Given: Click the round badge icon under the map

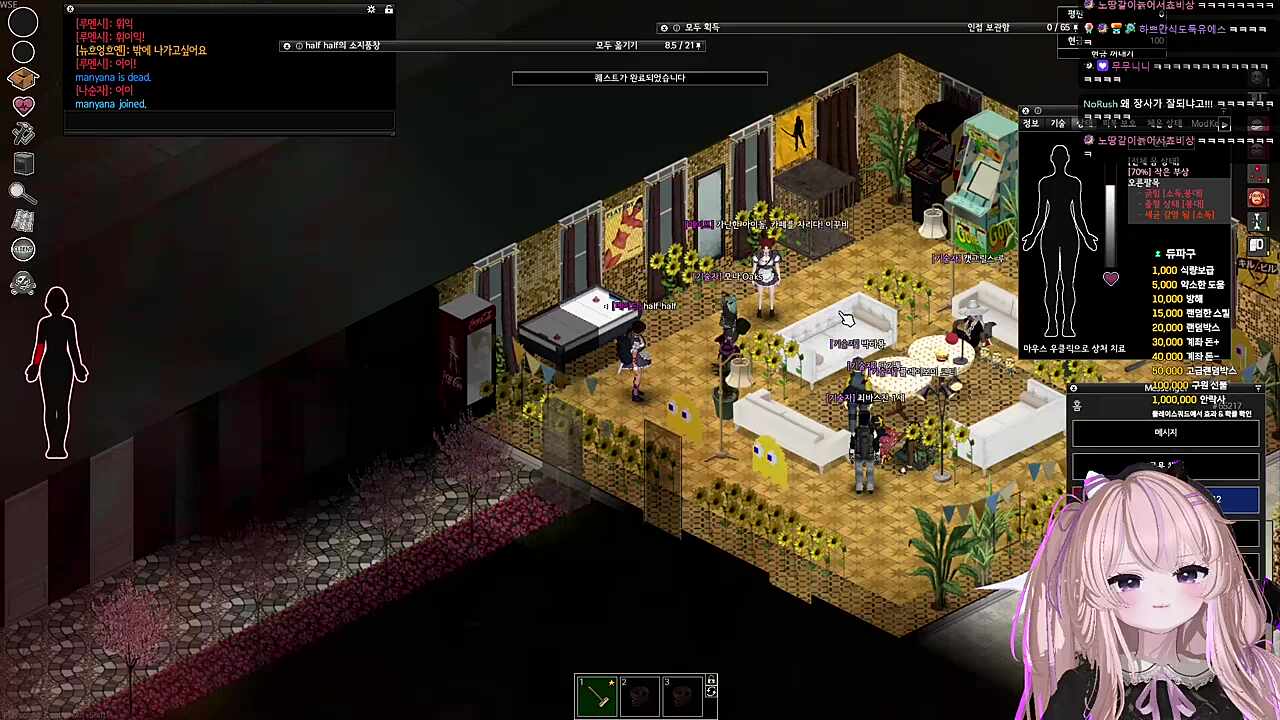Looking at the screenshot, I should pyautogui.click(x=23, y=250).
